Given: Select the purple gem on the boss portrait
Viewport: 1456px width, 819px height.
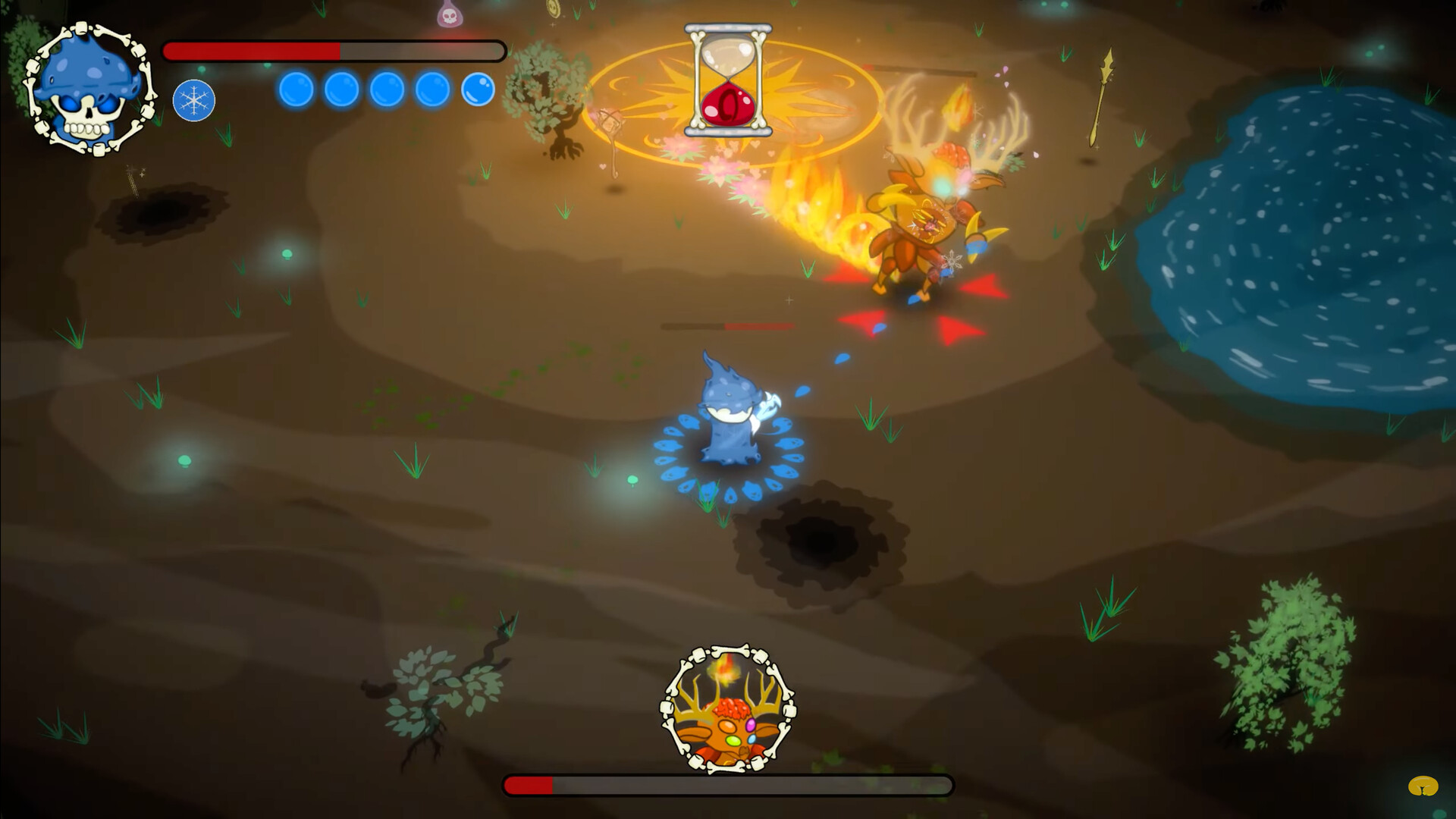Looking at the screenshot, I should pyautogui.click(x=751, y=725).
